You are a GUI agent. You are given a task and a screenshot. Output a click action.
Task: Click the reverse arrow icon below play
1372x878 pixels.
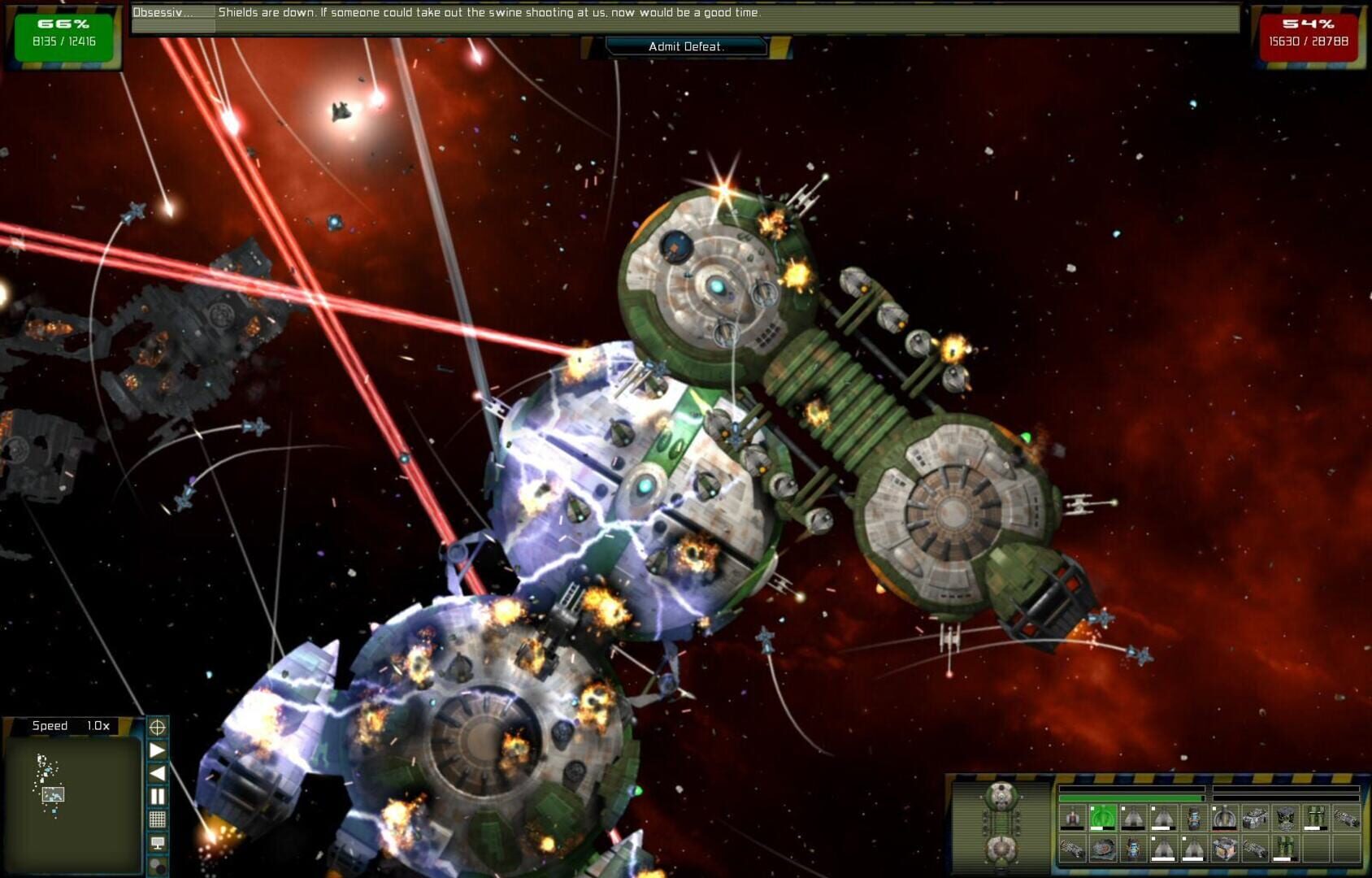tap(158, 772)
